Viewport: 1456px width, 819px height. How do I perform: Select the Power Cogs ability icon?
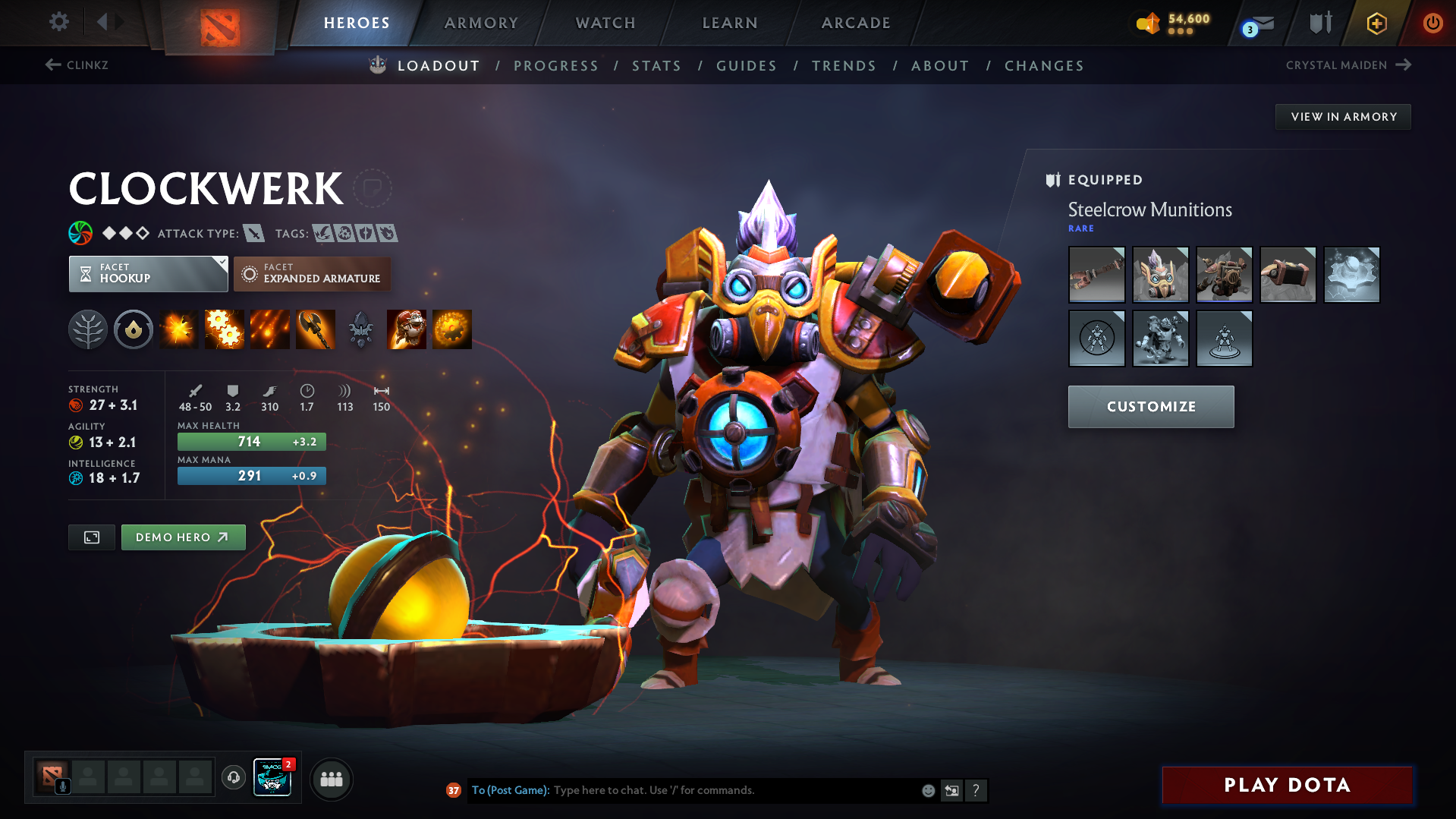[x=224, y=329]
